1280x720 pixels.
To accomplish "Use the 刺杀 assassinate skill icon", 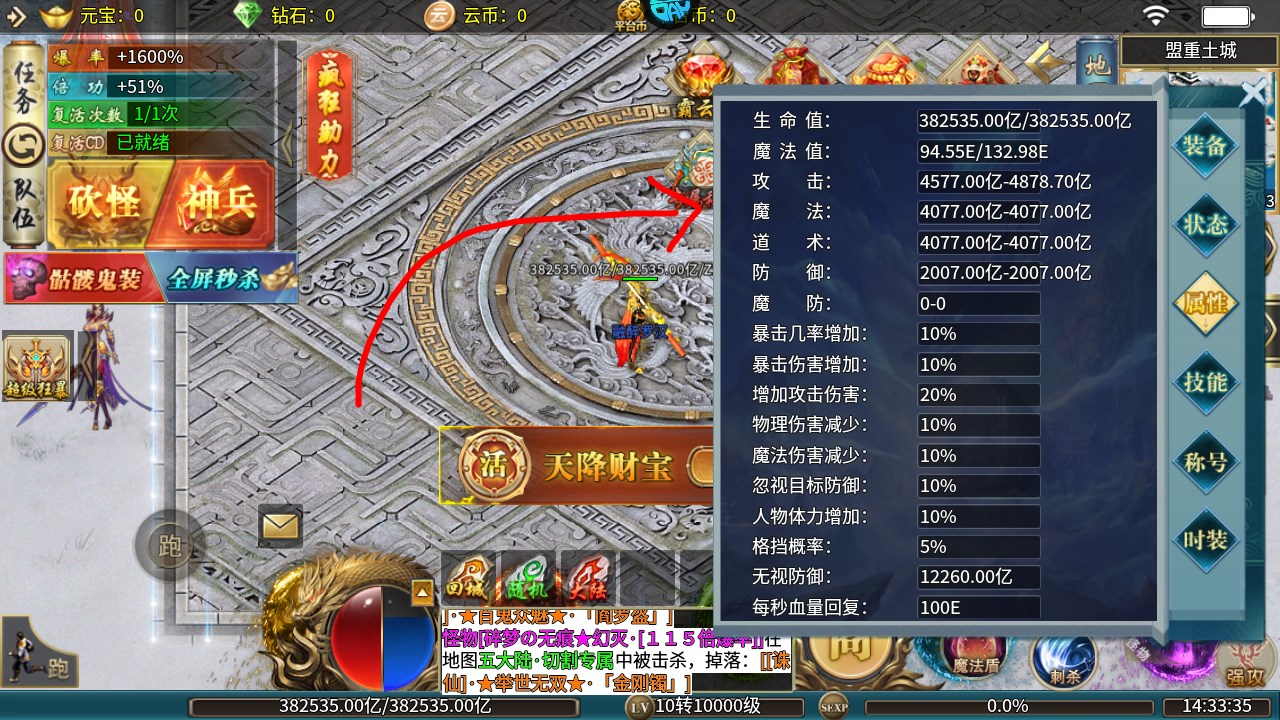I will [x=1062, y=665].
